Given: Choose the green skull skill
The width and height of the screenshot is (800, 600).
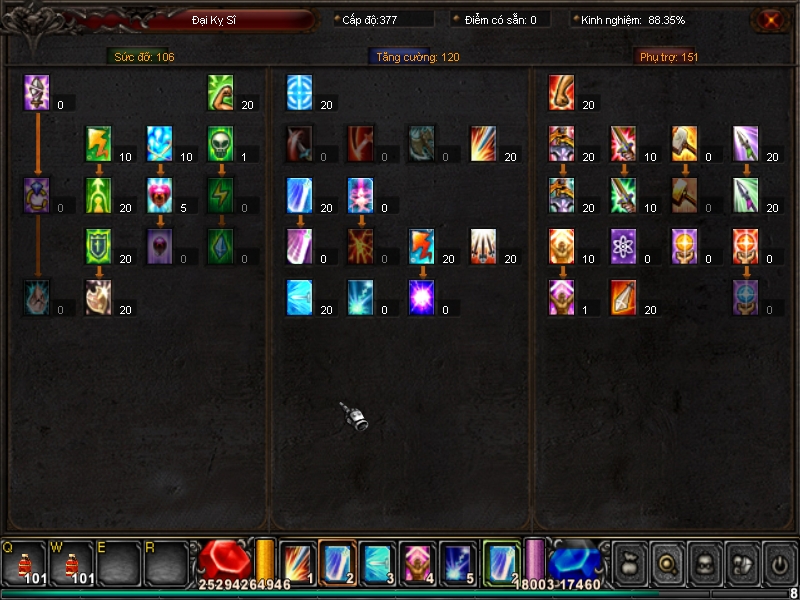Looking at the screenshot, I should tap(221, 143).
